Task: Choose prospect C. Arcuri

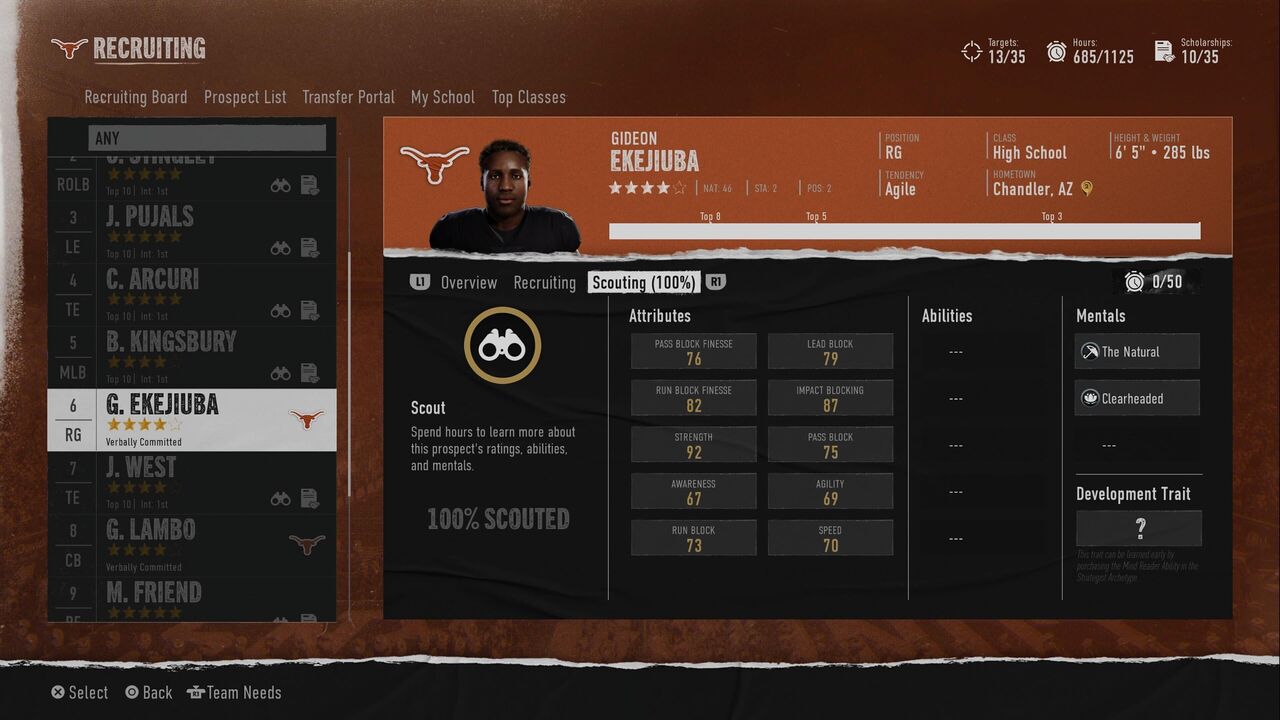Action: 192,294
